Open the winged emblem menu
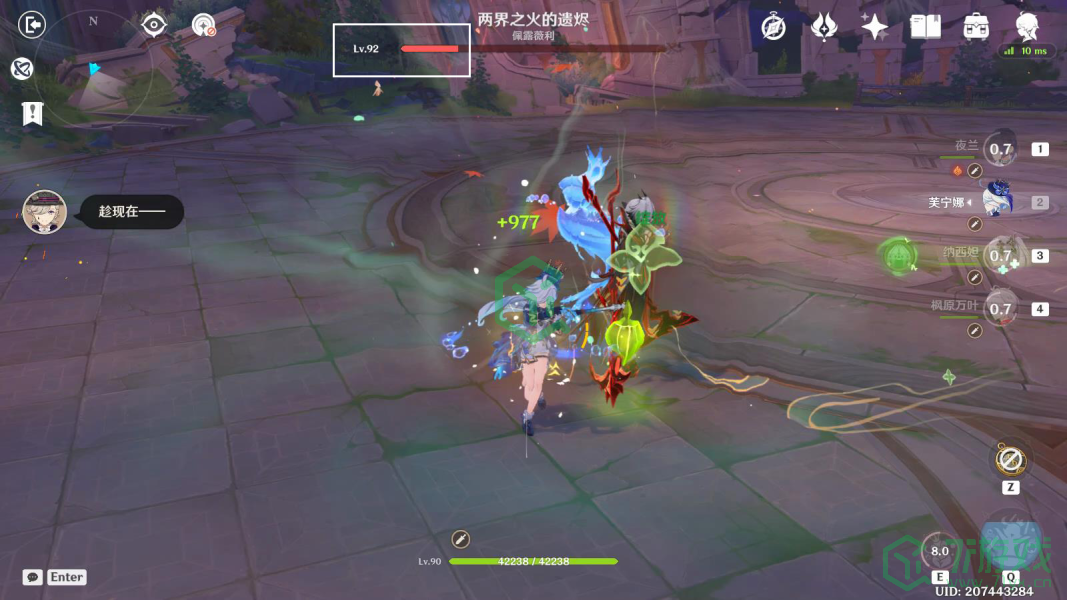 point(824,27)
